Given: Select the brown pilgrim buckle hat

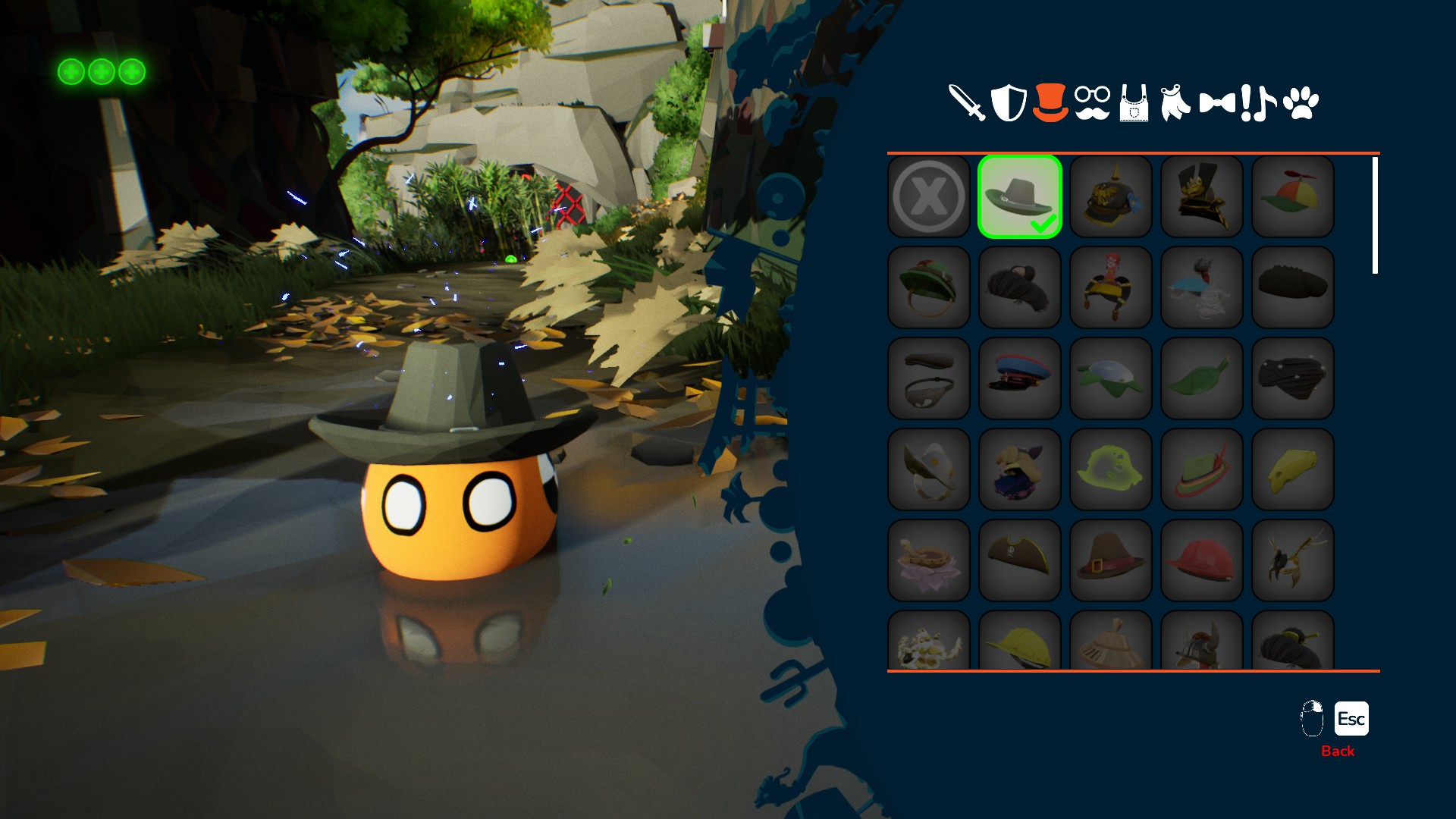Looking at the screenshot, I should (1111, 561).
